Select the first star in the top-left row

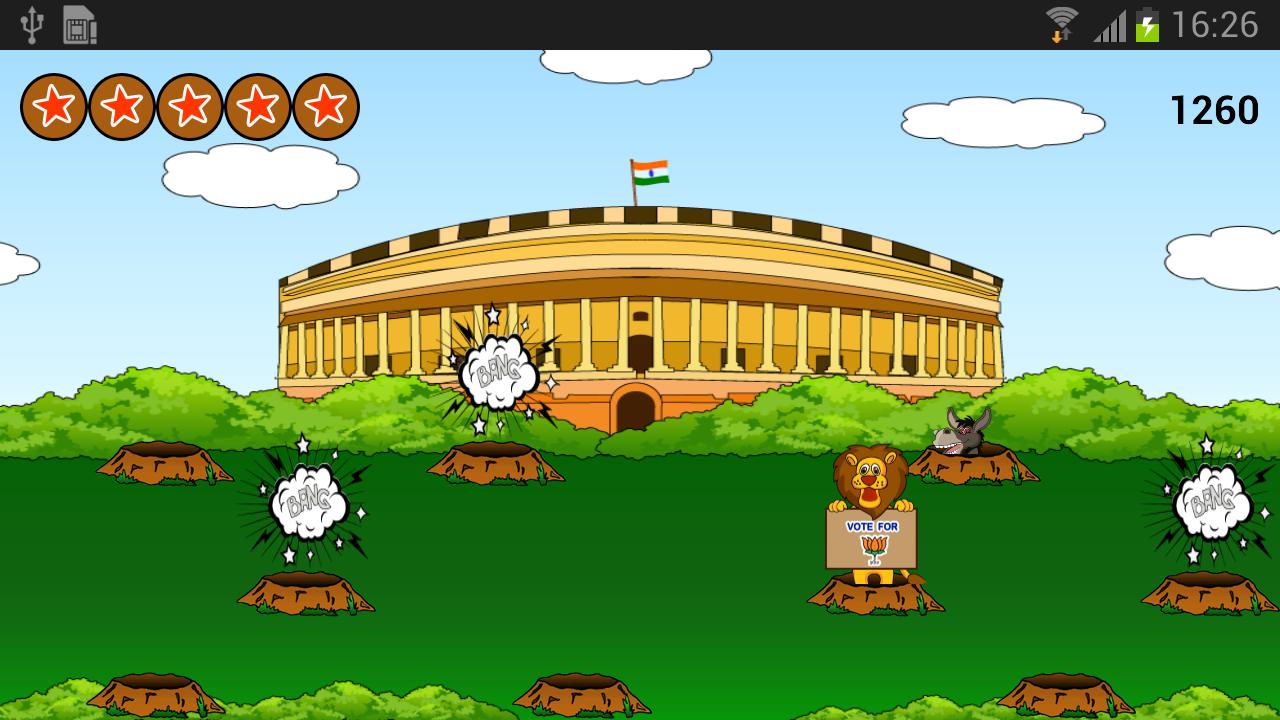tap(56, 105)
